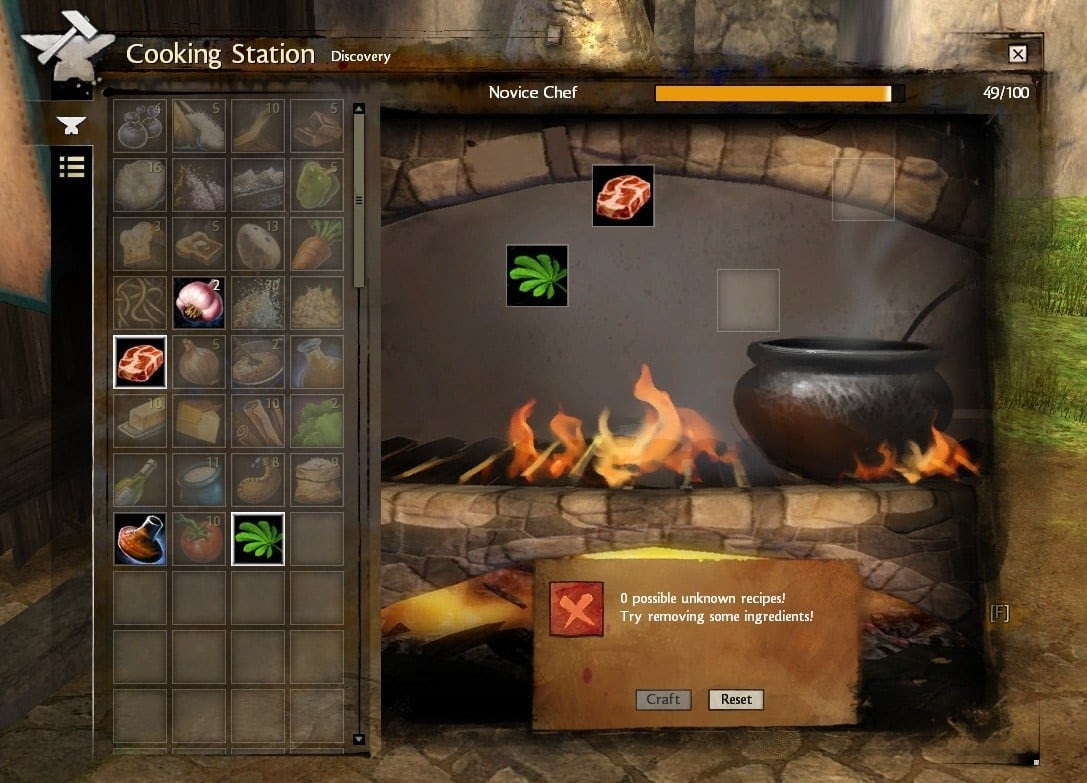Select the garlic bulb ingredient
Image resolution: width=1087 pixels, height=783 pixels.
click(199, 302)
